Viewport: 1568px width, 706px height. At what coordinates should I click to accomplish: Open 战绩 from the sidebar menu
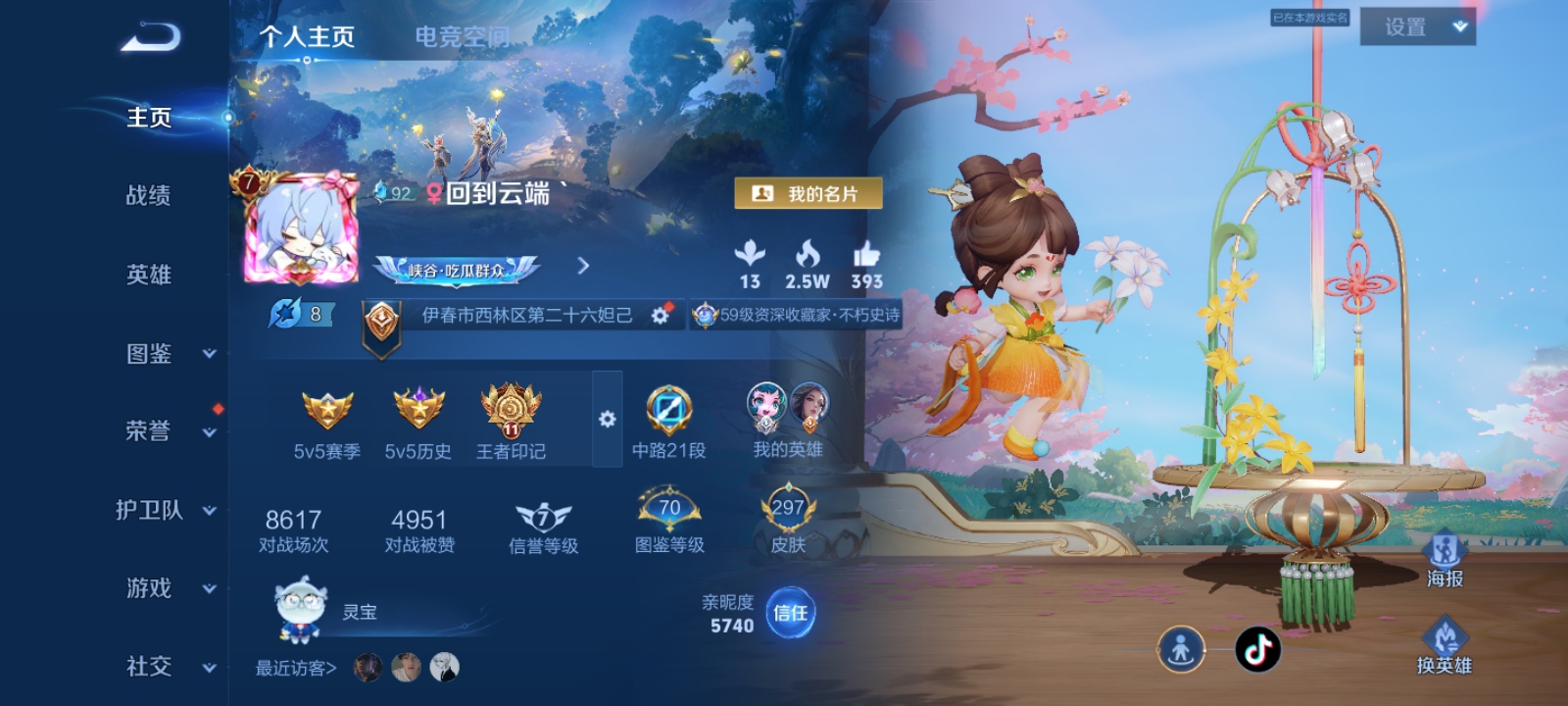click(x=147, y=196)
